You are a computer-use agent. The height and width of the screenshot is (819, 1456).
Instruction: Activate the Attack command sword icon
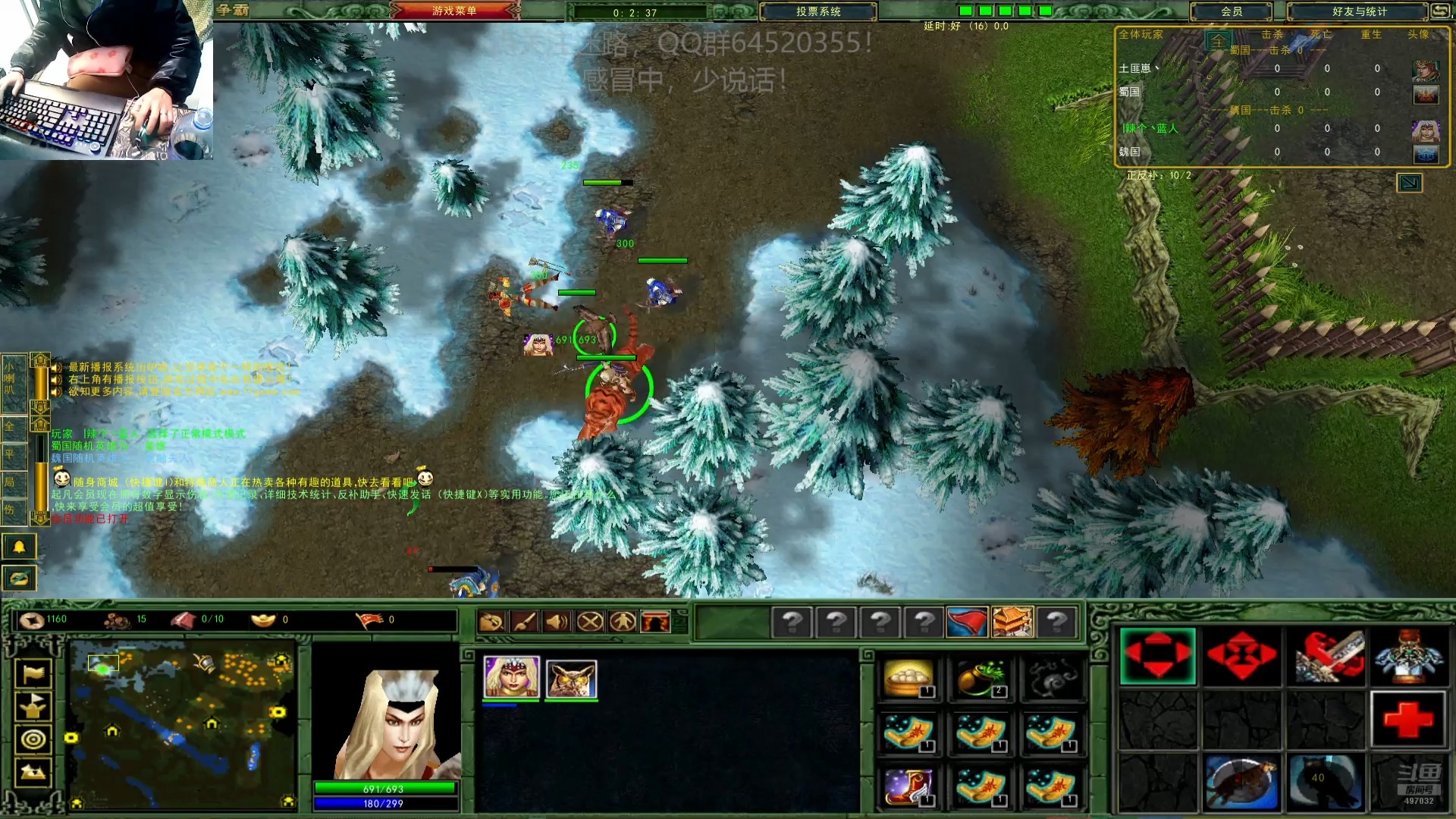pyautogui.click(x=1326, y=656)
